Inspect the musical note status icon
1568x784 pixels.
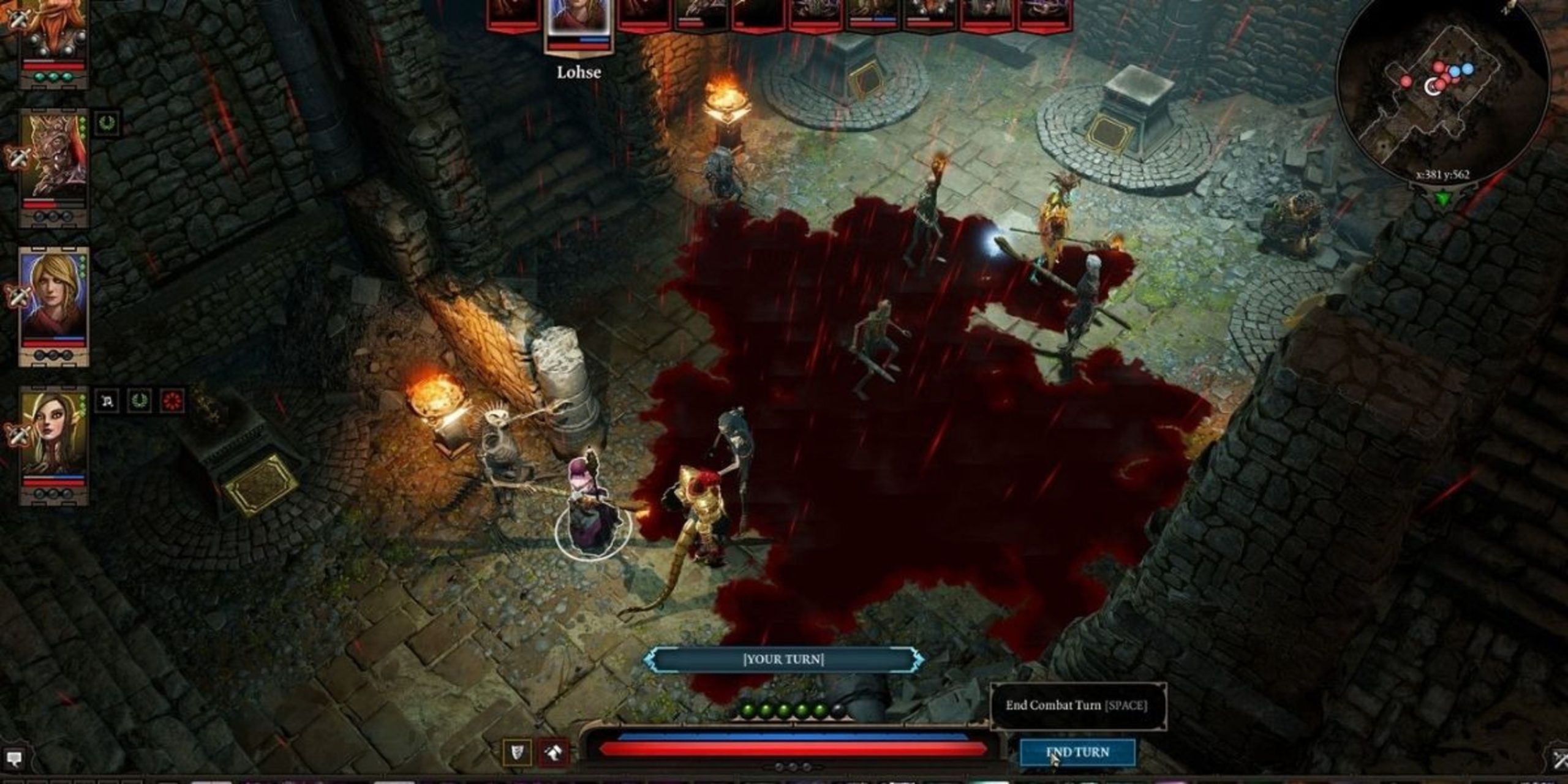click(108, 402)
